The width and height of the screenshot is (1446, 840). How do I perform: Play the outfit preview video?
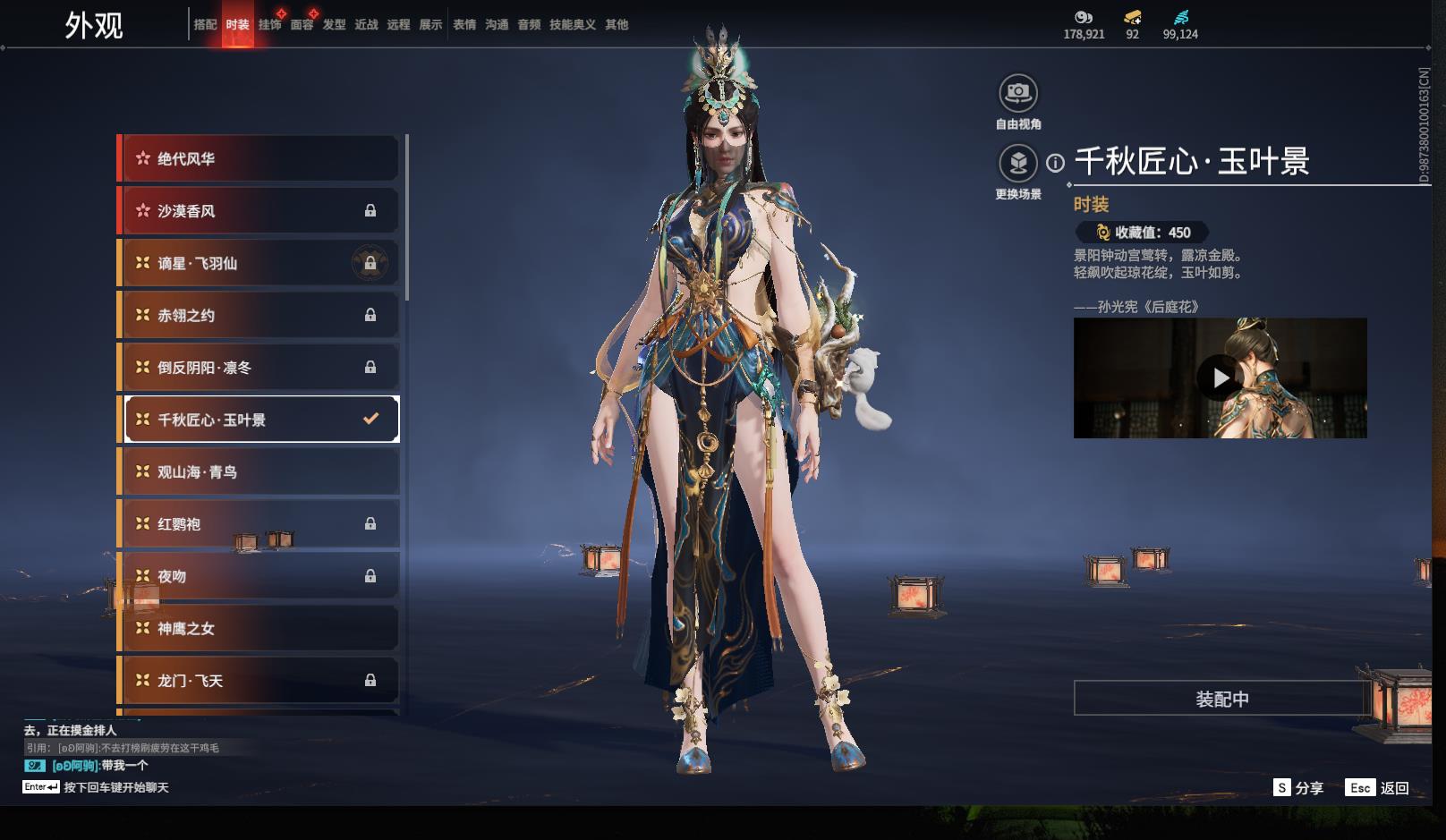tap(1220, 378)
